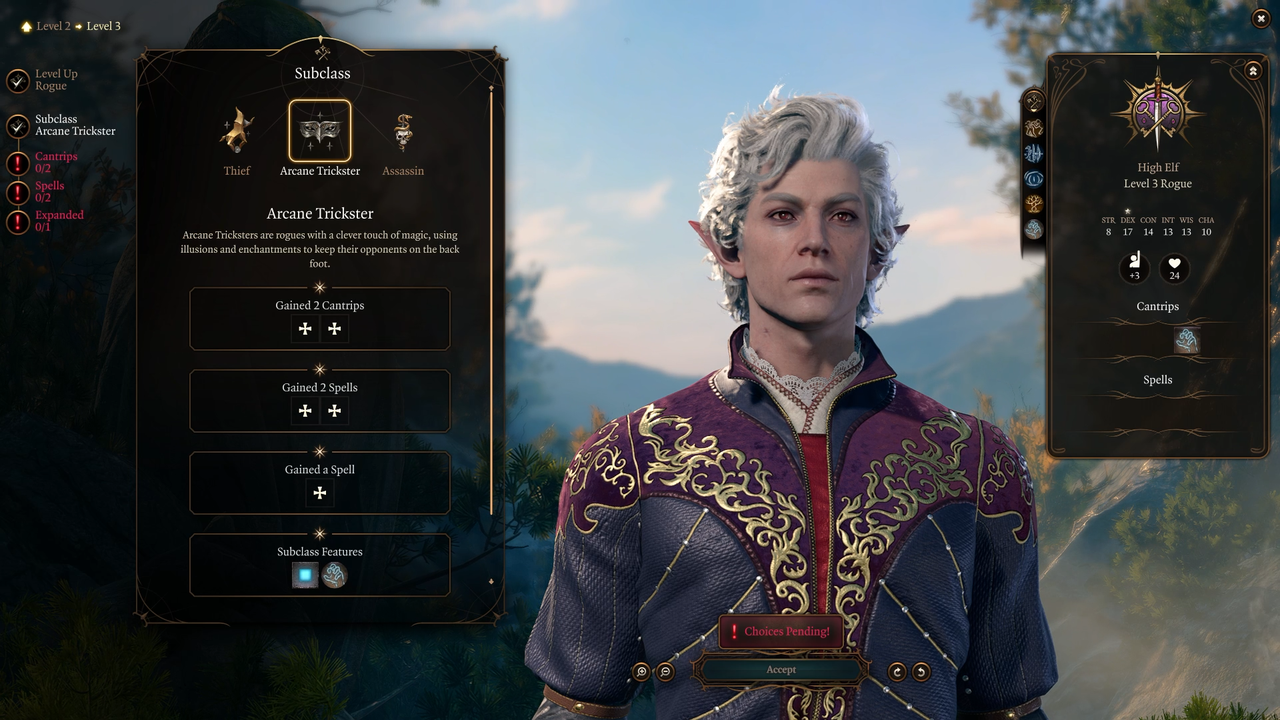Image resolution: width=1280 pixels, height=720 pixels.
Task: Choose the Arcane Trickster subclass
Action: click(320, 132)
